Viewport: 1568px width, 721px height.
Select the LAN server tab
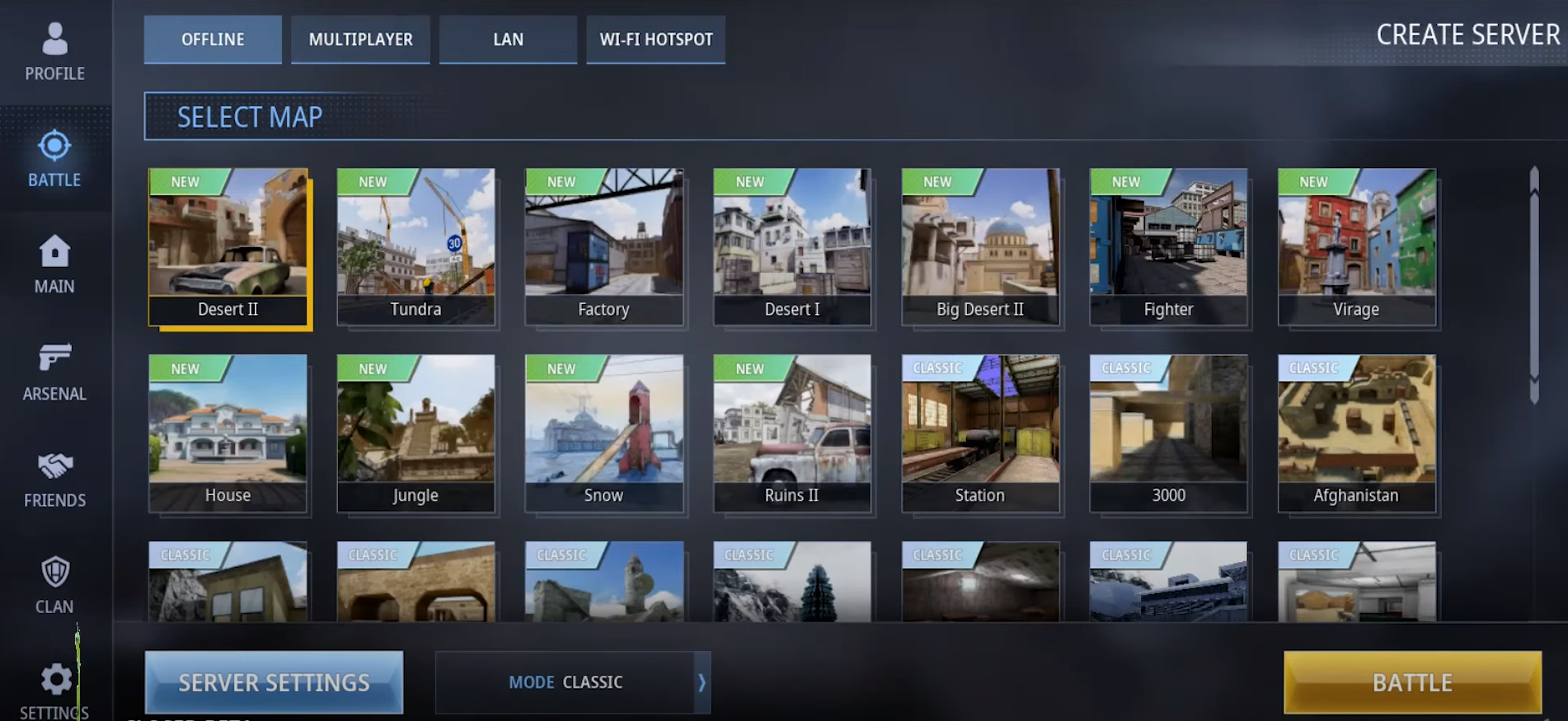pyautogui.click(x=508, y=40)
